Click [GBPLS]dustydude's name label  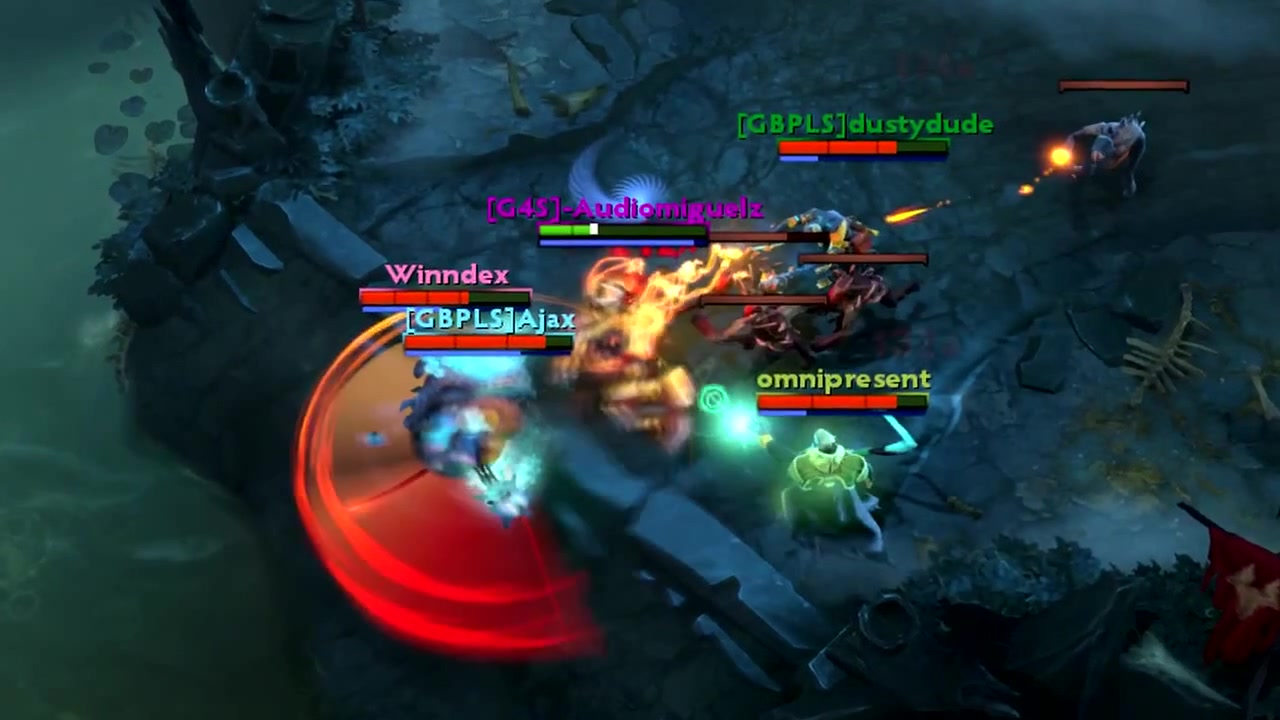(x=863, y=124)
